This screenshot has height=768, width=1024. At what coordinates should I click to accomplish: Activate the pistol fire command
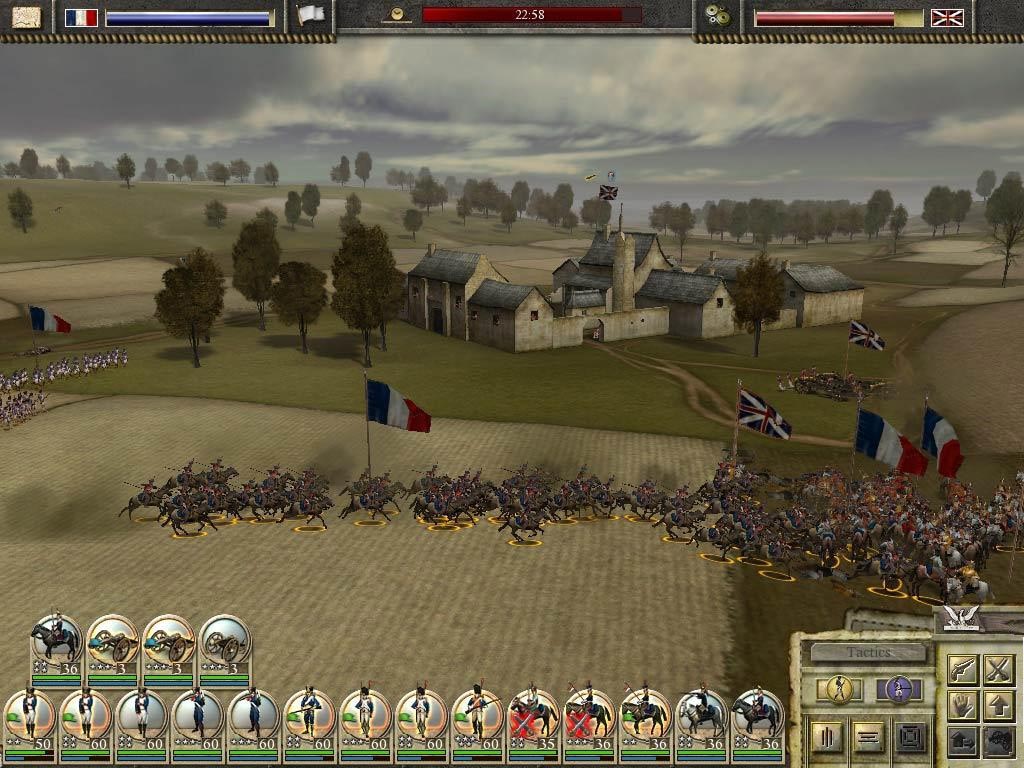tap(962, 669)
